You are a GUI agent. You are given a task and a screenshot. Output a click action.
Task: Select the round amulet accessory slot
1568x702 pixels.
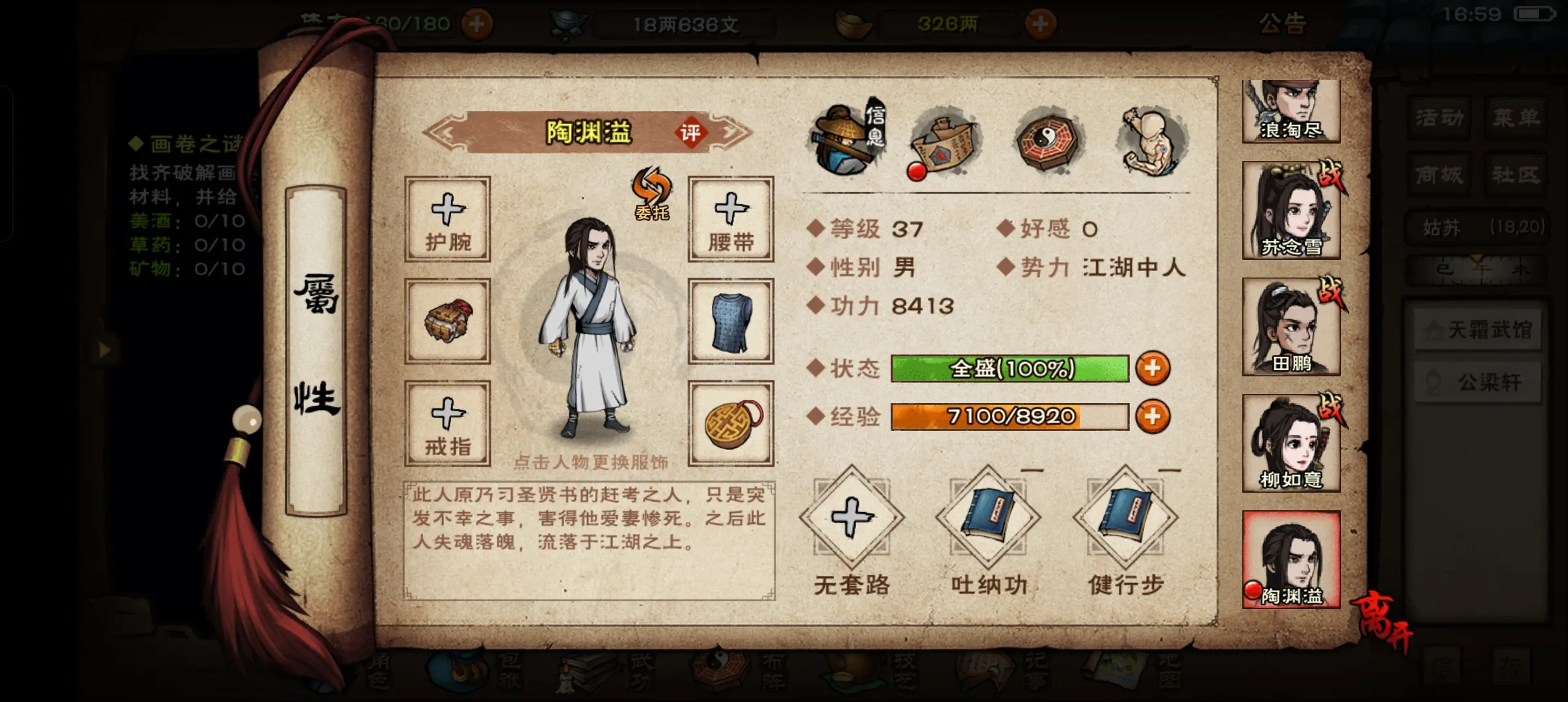click(731, 423)
